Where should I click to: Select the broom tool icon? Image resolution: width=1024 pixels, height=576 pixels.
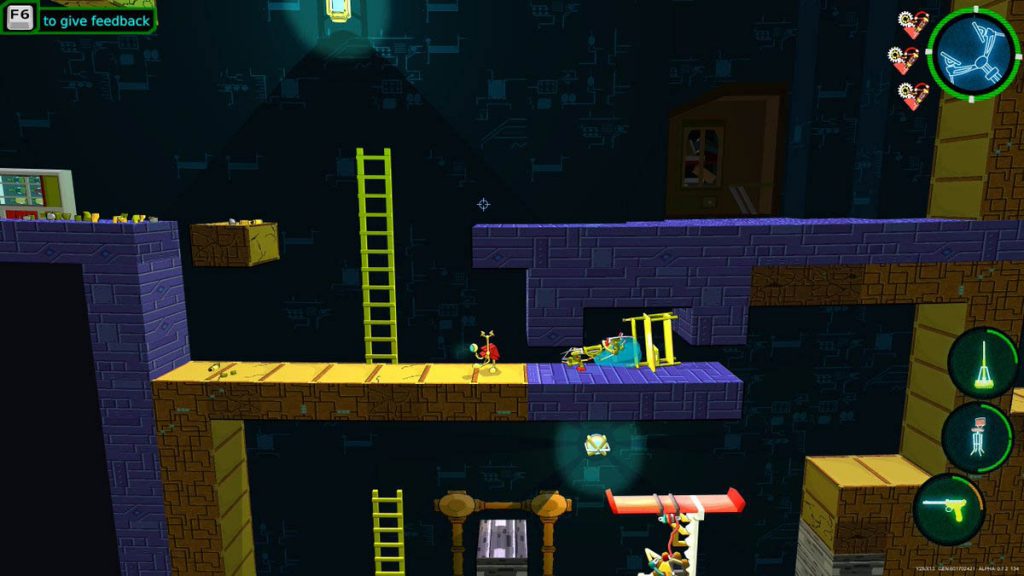[980, 364]
